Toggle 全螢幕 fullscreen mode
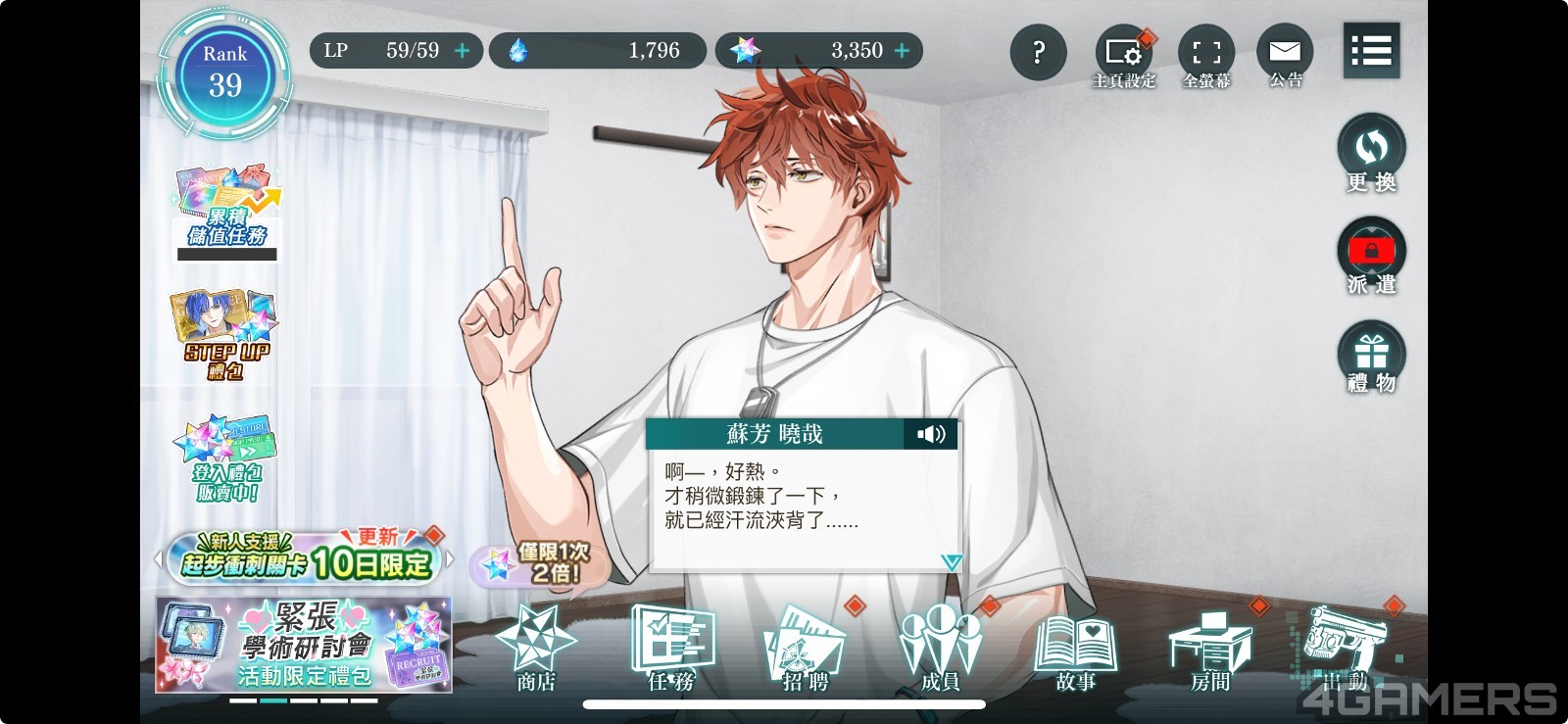This screenshot has width=1568, height=724. 1206,56
